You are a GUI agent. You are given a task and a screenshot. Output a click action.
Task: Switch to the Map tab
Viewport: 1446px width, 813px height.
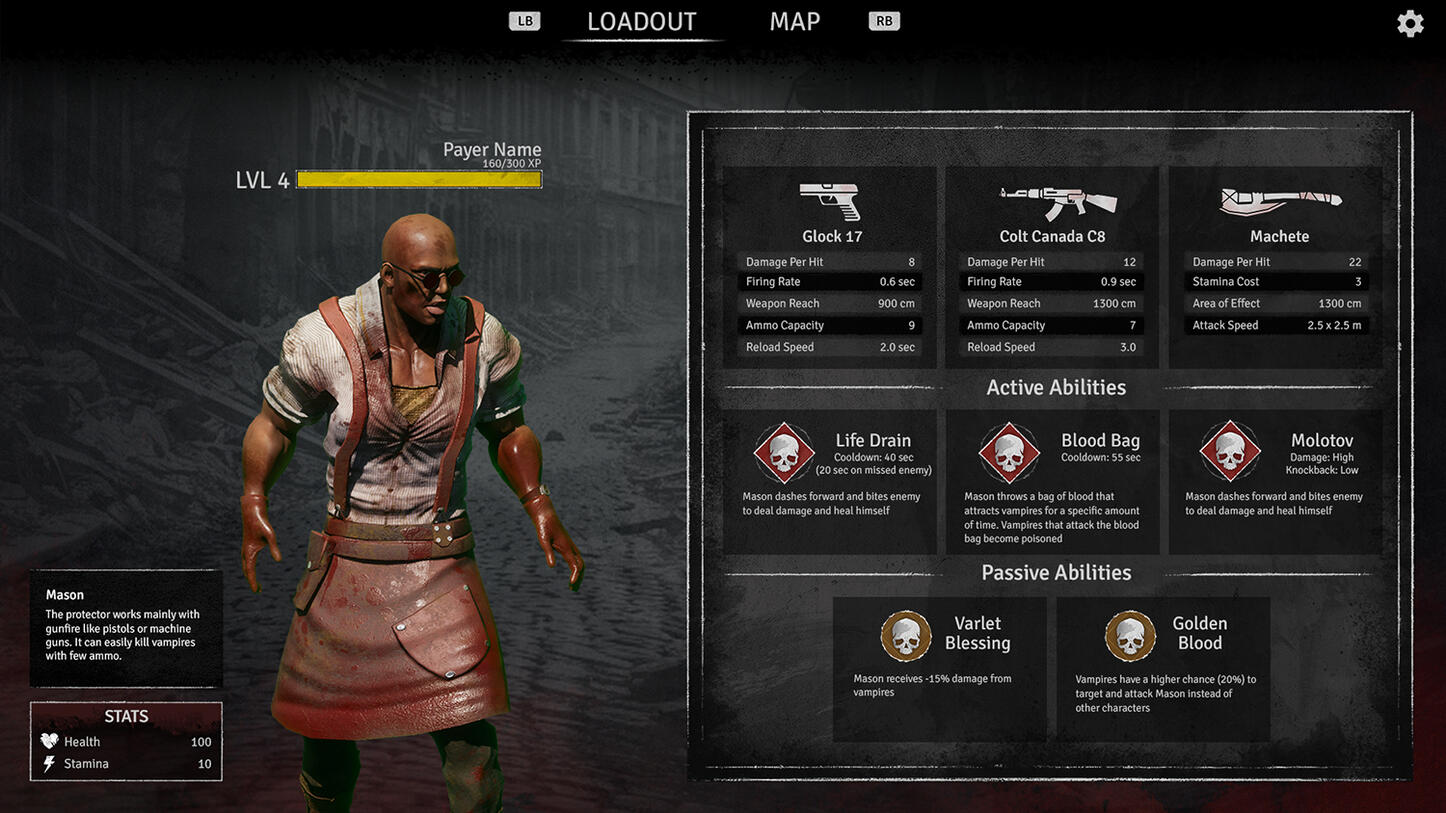[x=794, y=22]
